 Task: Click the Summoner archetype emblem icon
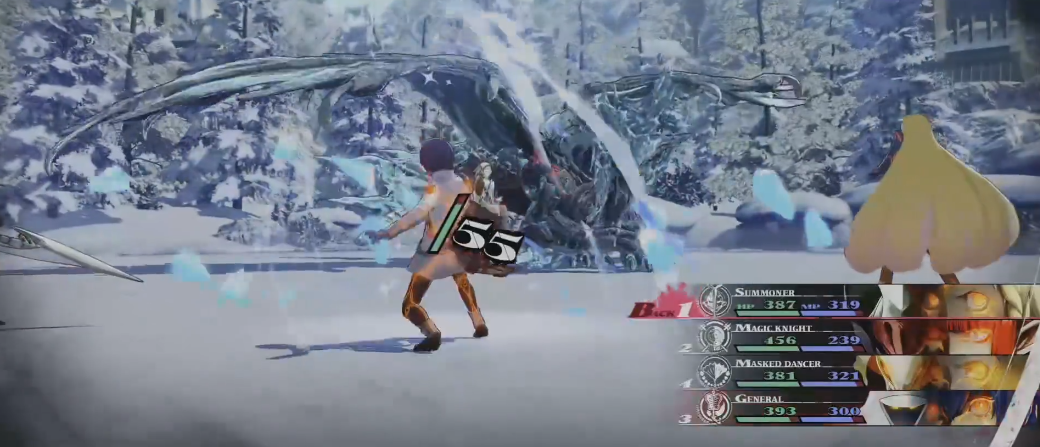click(715, 300)
